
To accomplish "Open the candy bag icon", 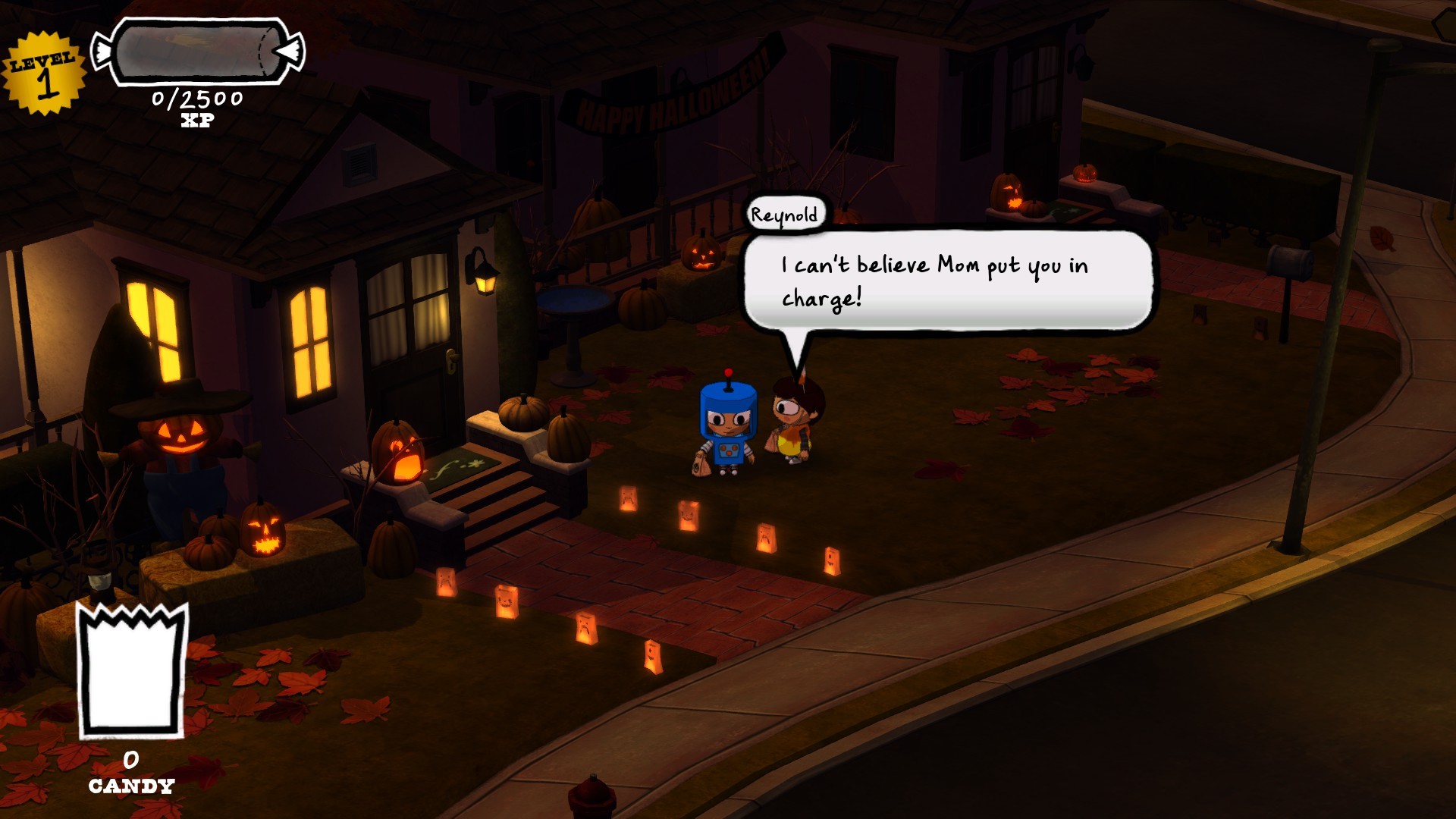I will pos(132,672).
